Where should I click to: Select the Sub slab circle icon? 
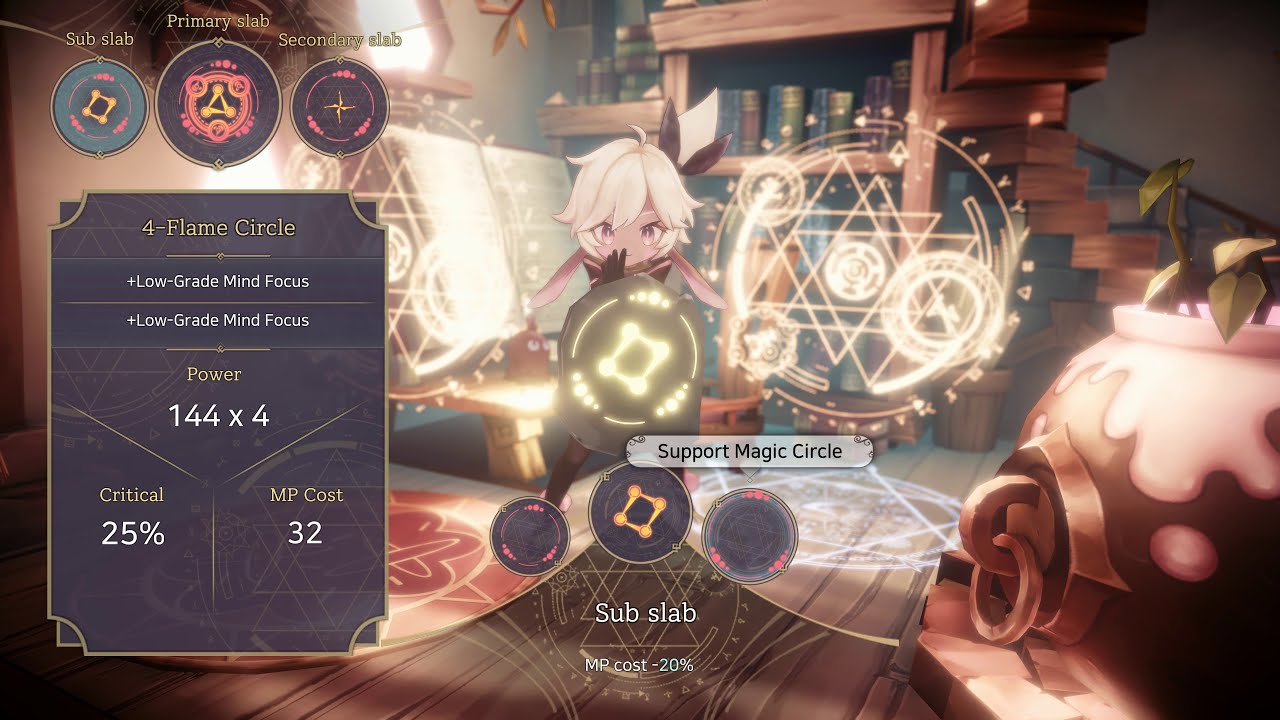tap(100, 107)
